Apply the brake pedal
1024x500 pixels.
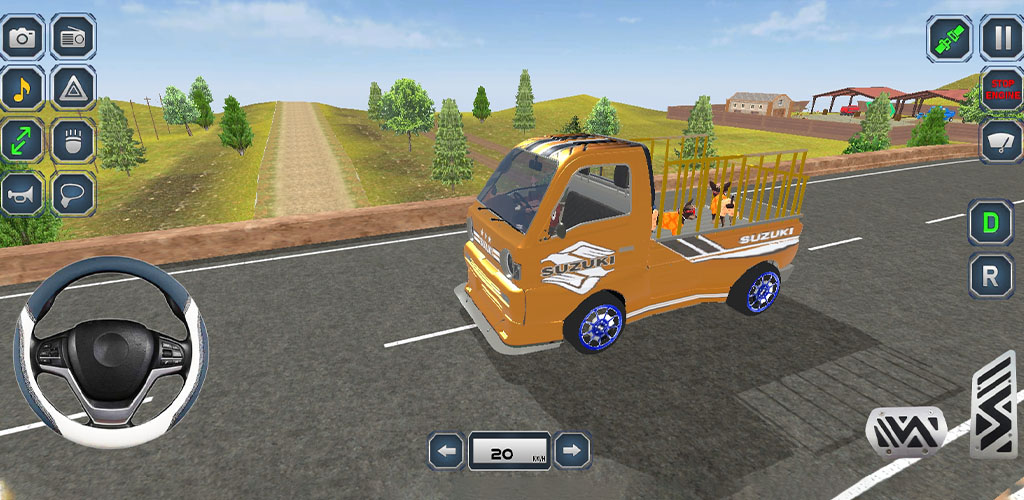[x=905, y=432]
